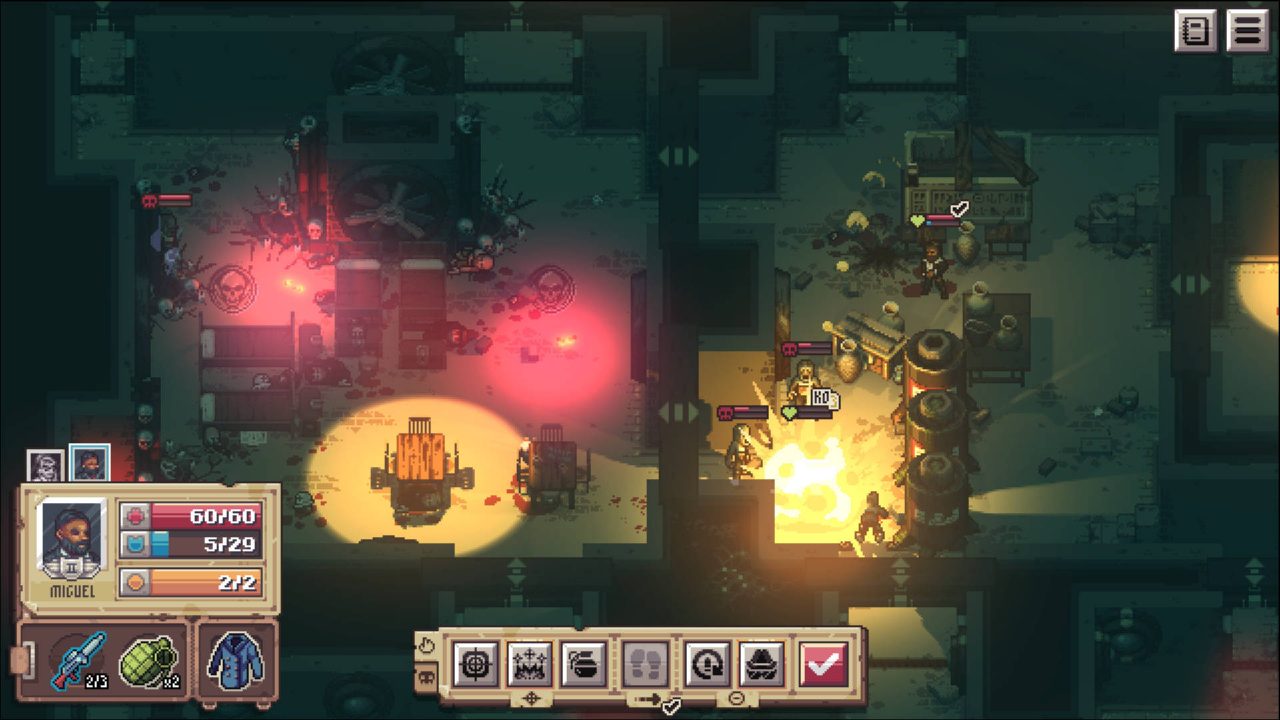Screen dimensions: 1280x720
Task: Confirm with the red checkmark button
Action: pyautogui.click(x=823, y=663)
